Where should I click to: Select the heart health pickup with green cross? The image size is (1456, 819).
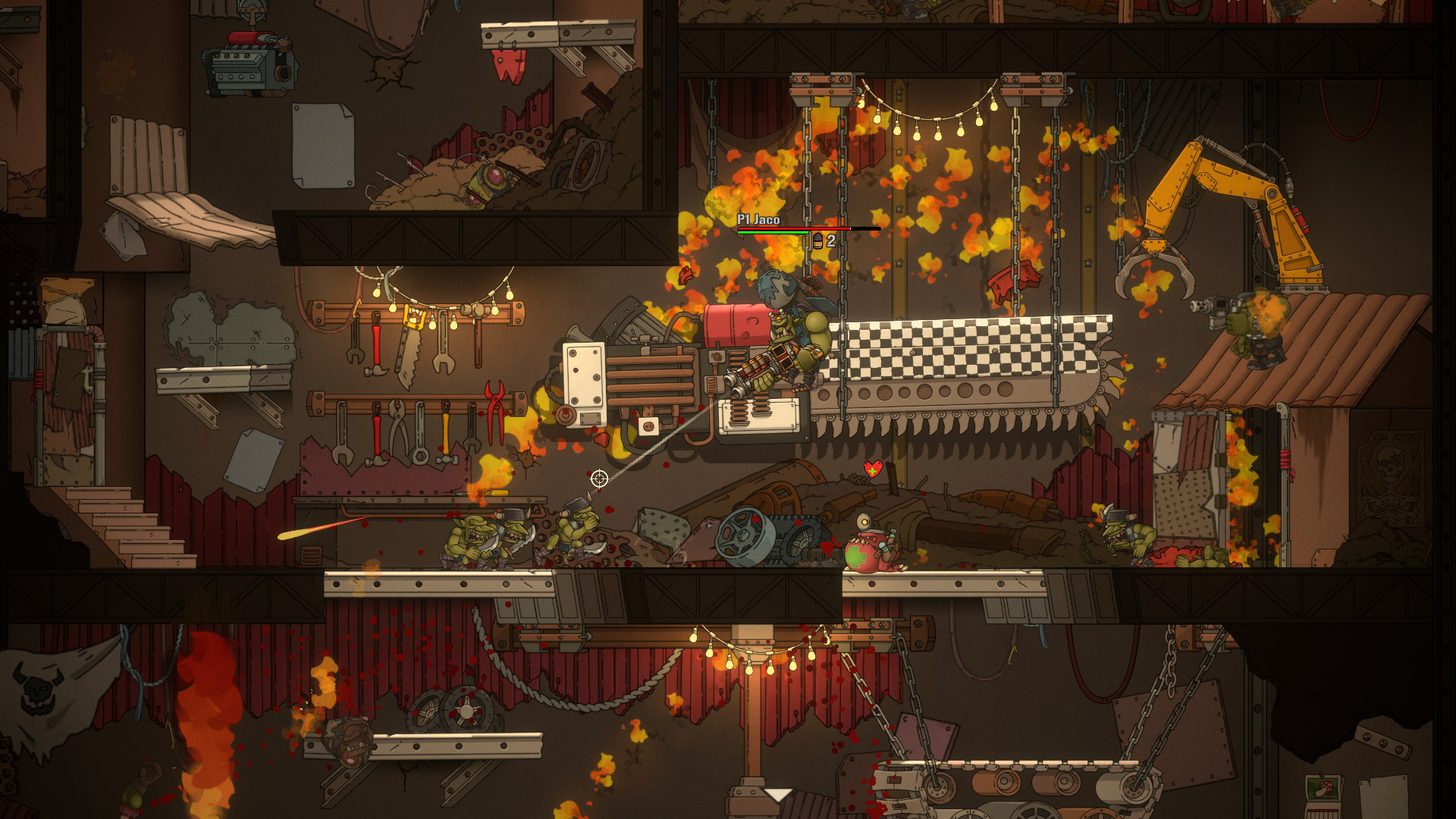point(874,469)
